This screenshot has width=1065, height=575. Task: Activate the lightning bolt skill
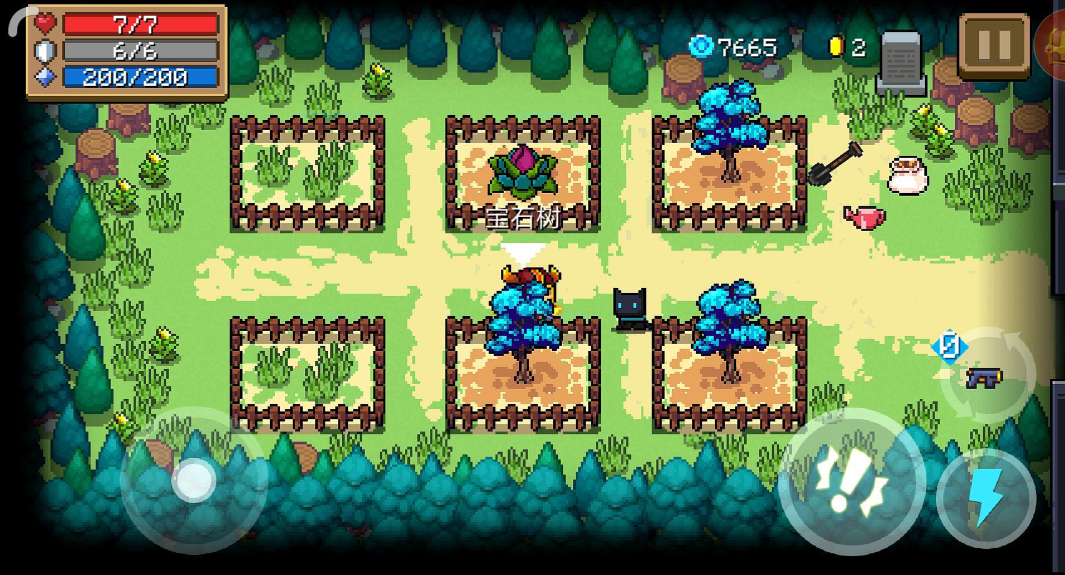click(x=986, y=497)
